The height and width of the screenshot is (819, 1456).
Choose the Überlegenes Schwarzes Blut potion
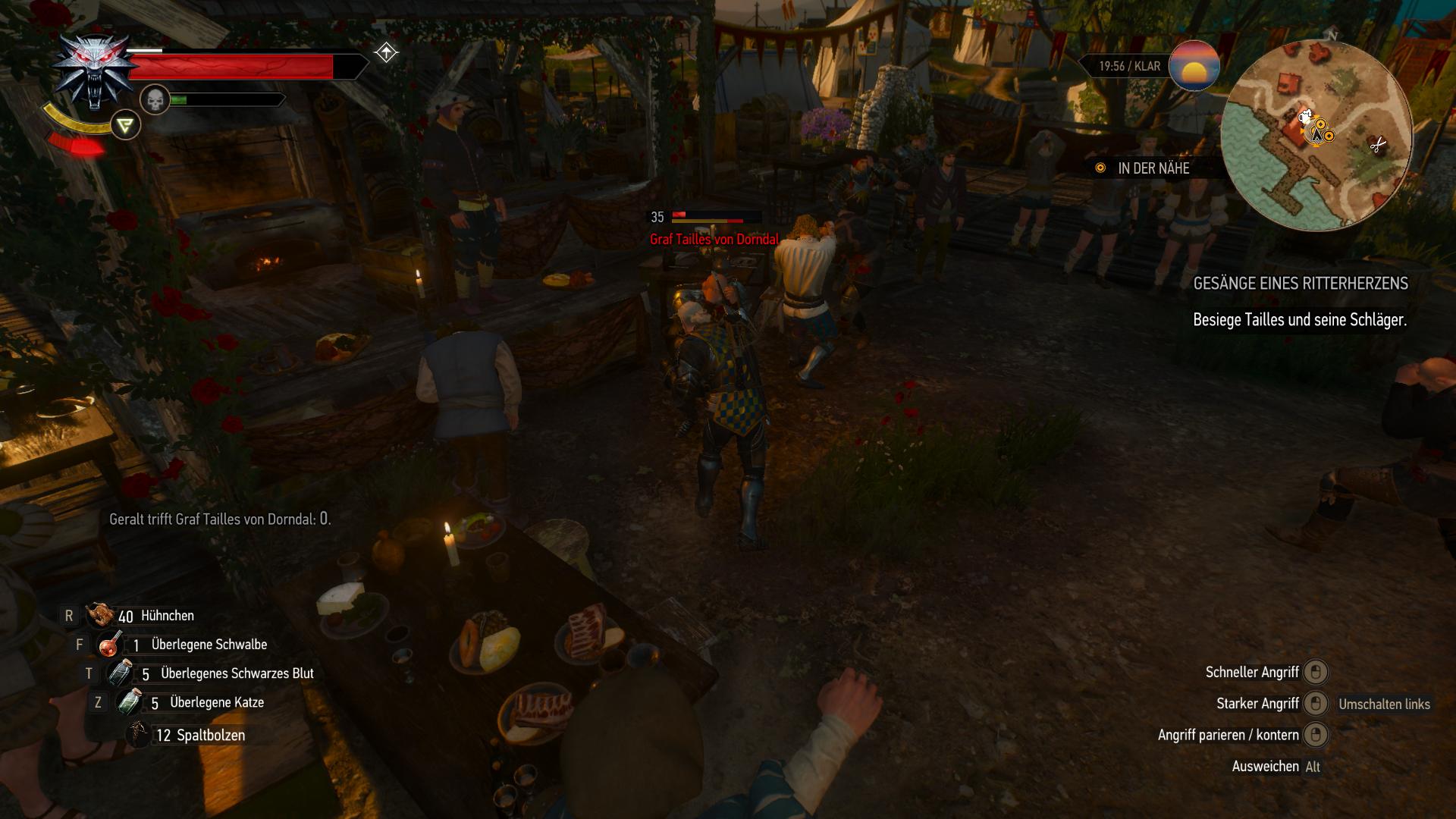(x=120, y=673)
